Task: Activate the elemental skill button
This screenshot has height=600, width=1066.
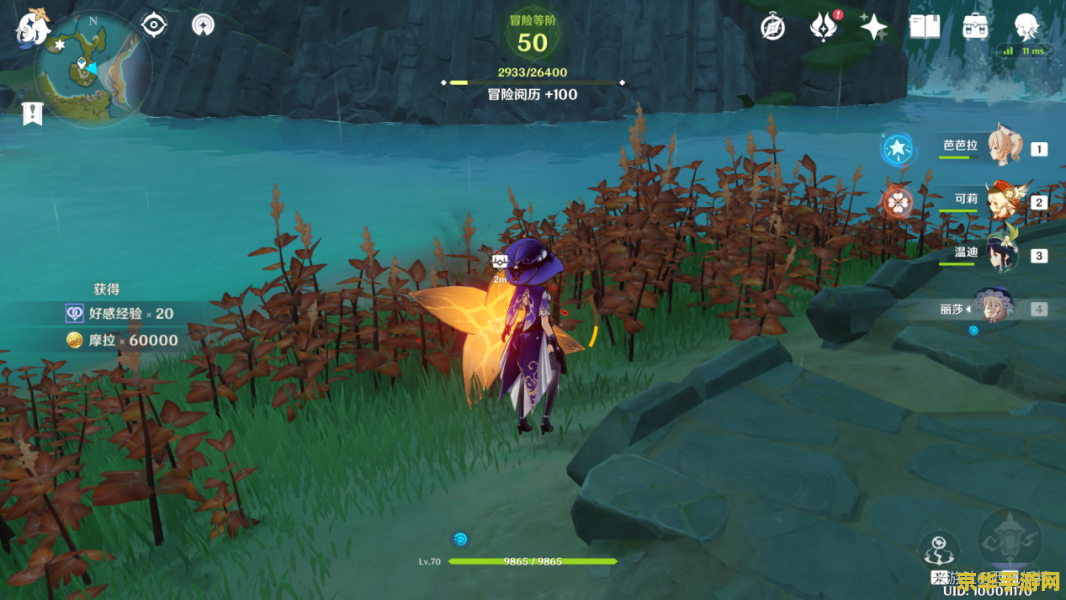Action: pos(940,551)
